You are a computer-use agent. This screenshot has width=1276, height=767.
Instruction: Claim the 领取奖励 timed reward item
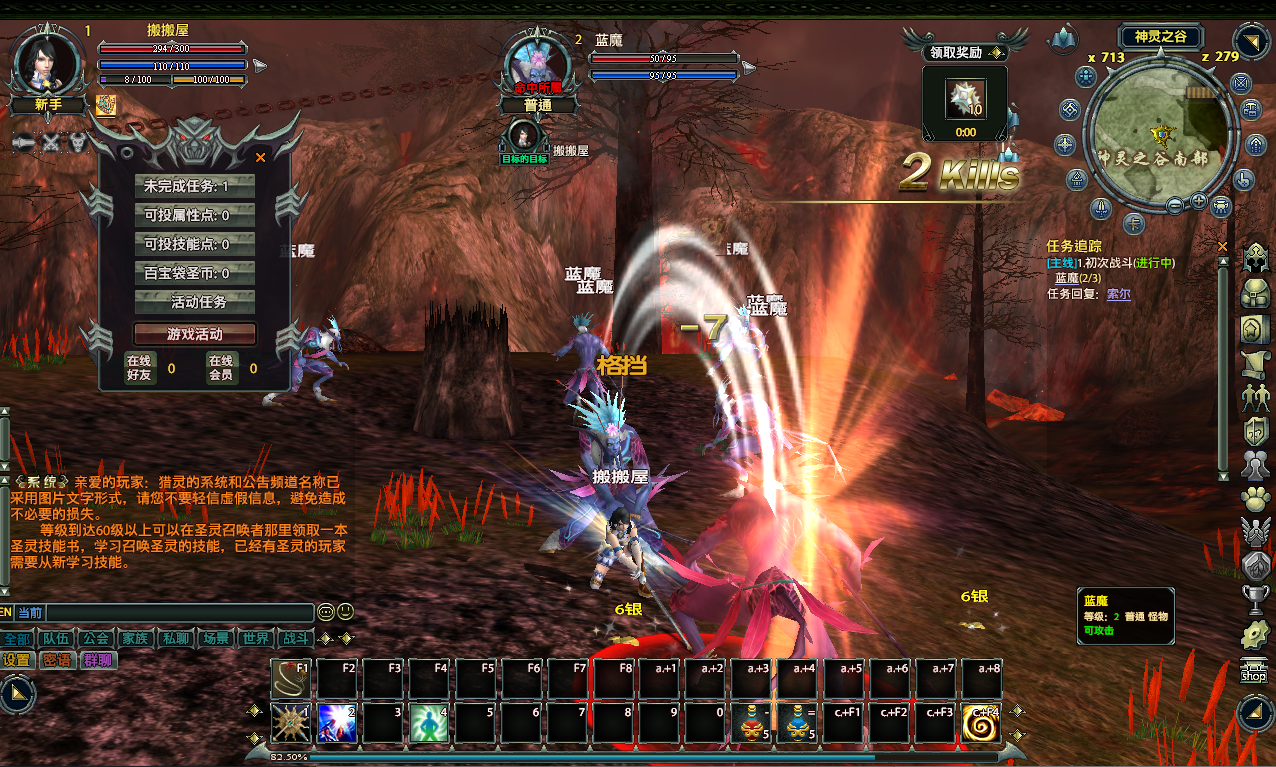[966, 100]
